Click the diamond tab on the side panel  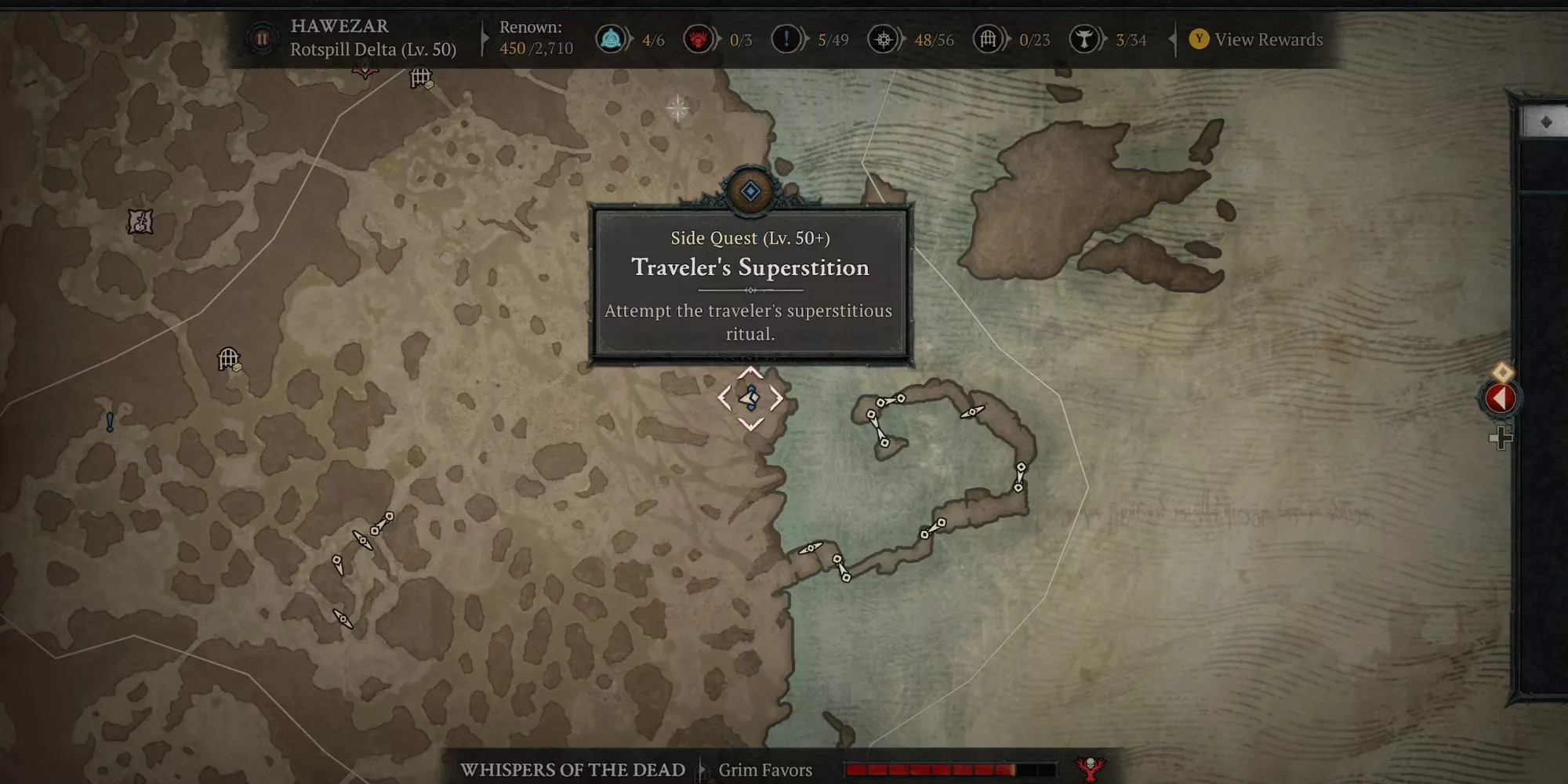point(1545,122)
